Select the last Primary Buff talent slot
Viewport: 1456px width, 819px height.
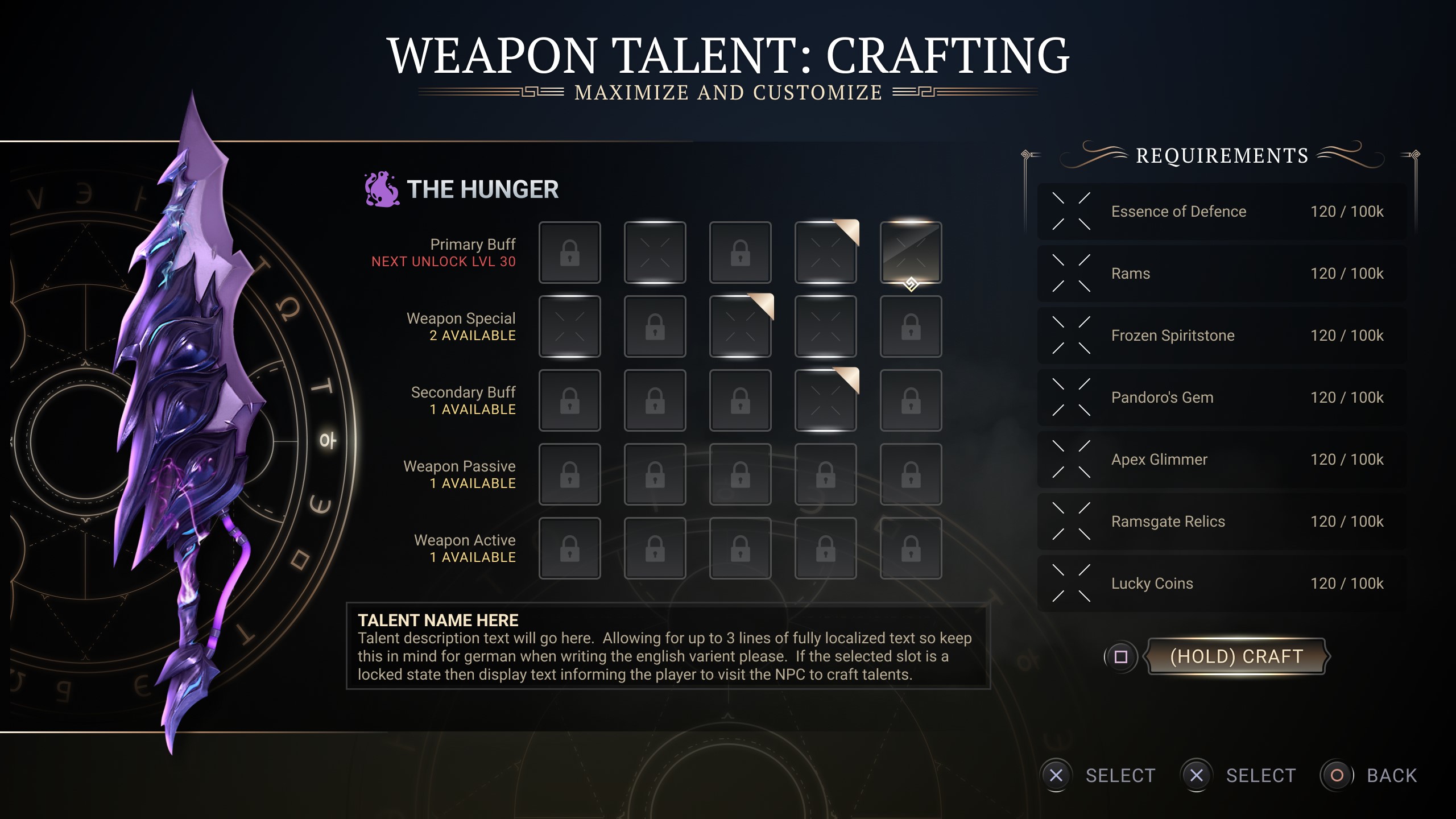(x=911, y=252)
